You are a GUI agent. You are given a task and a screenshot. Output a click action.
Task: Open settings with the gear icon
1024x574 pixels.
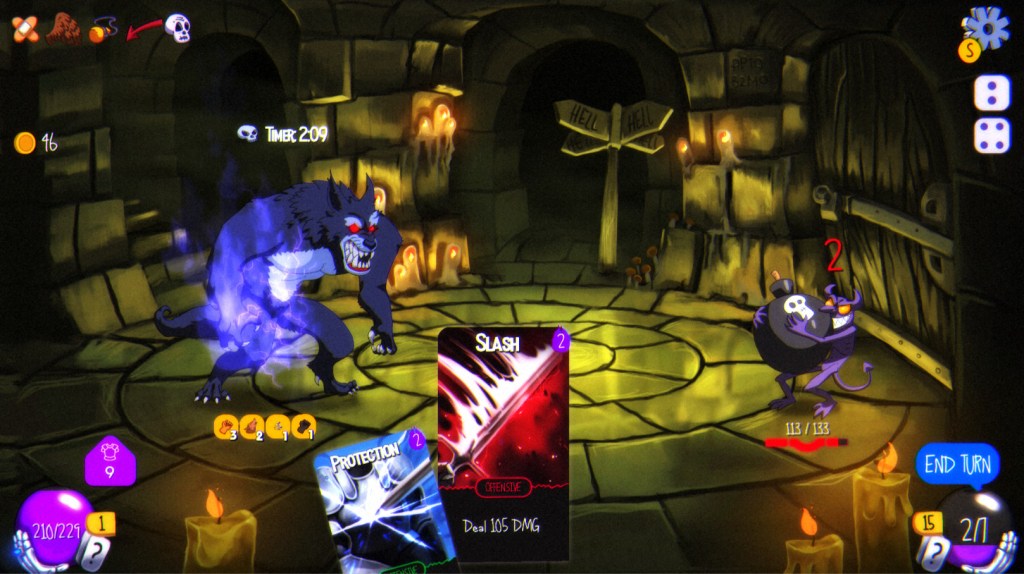click(x=988, y=28)
